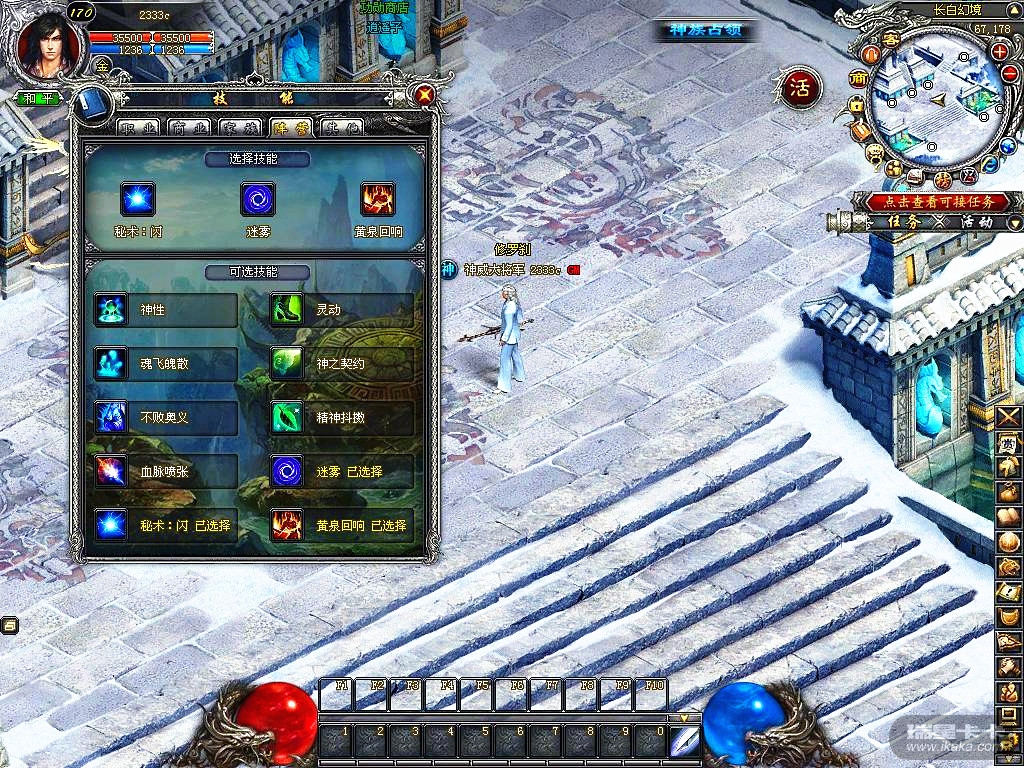Click the chosen 黄泉回响 icon in 选择技能

pyautogui.click(x=377, y=199)
